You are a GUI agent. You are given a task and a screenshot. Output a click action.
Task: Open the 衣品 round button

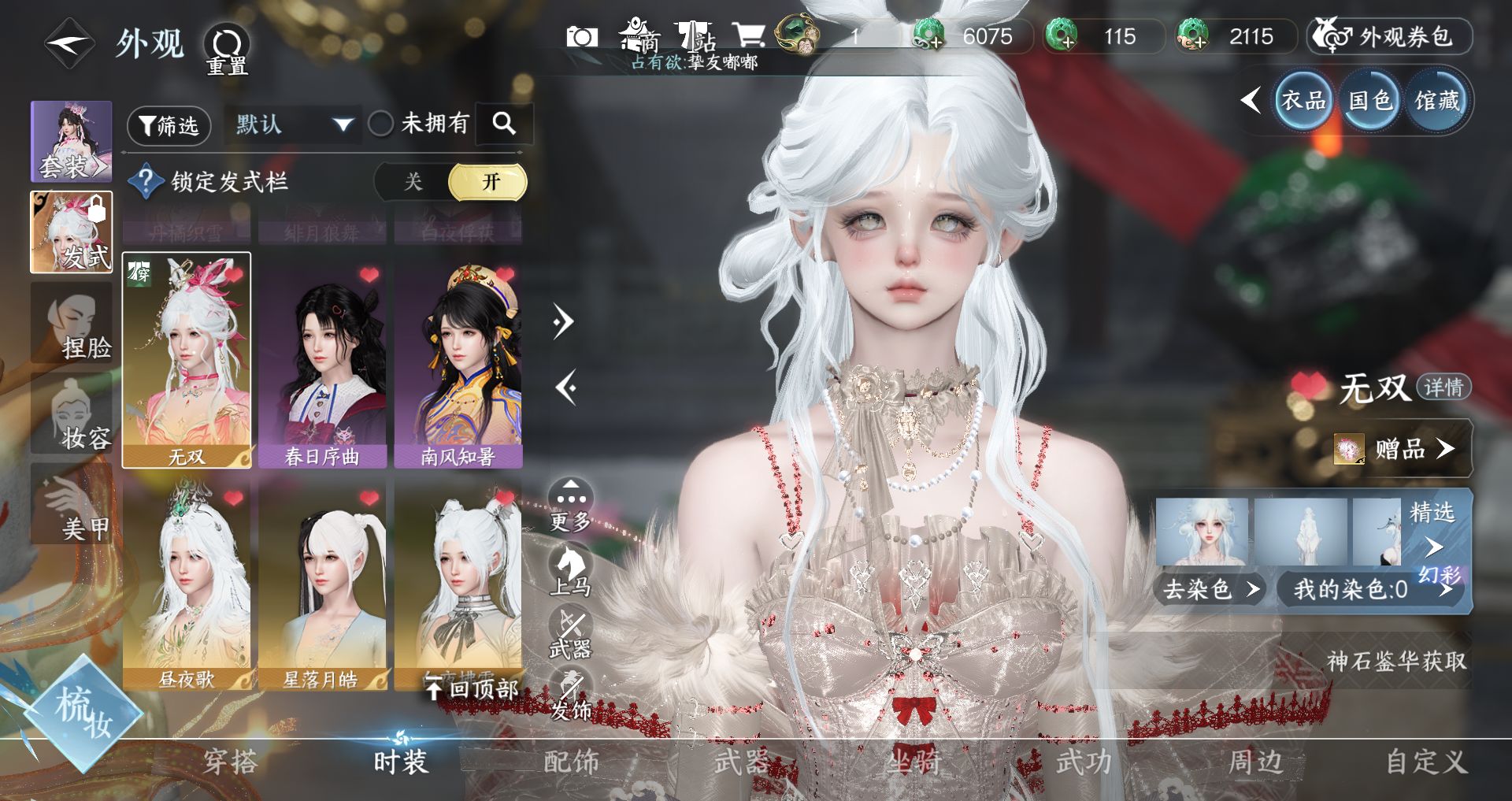point(1303,101)
